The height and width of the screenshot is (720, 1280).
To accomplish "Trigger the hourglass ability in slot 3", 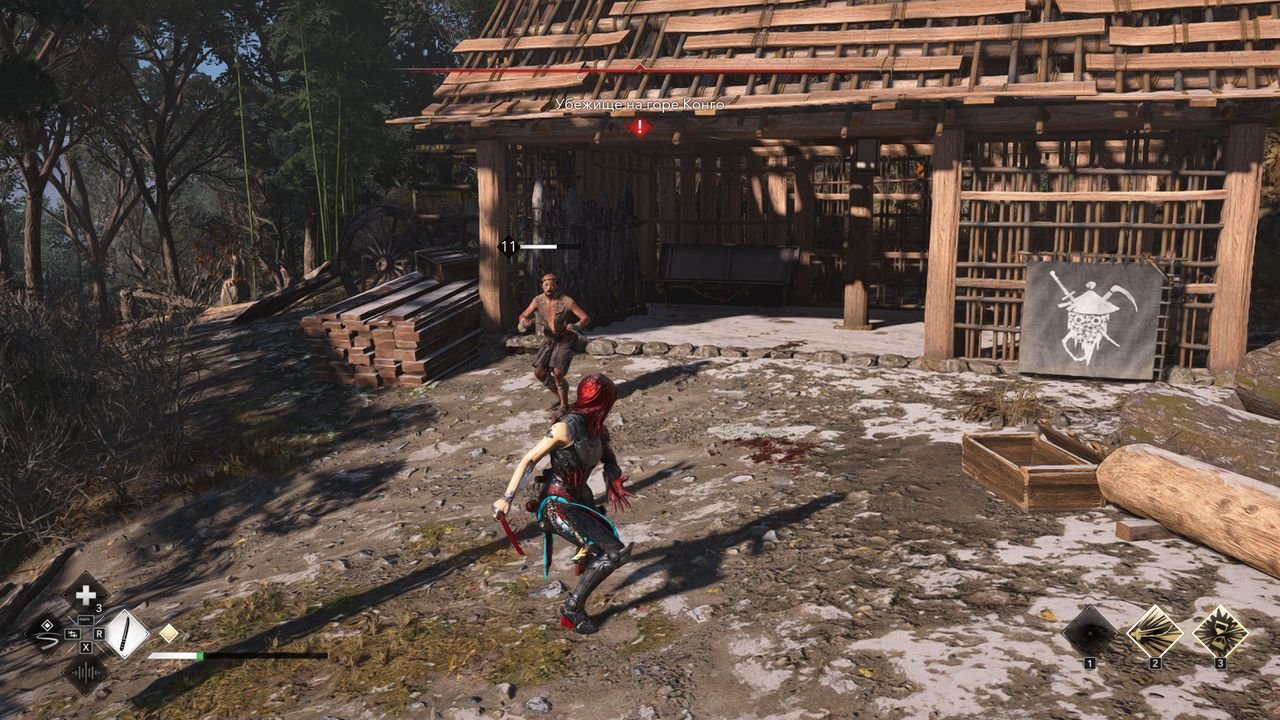I will [1220, 631].
